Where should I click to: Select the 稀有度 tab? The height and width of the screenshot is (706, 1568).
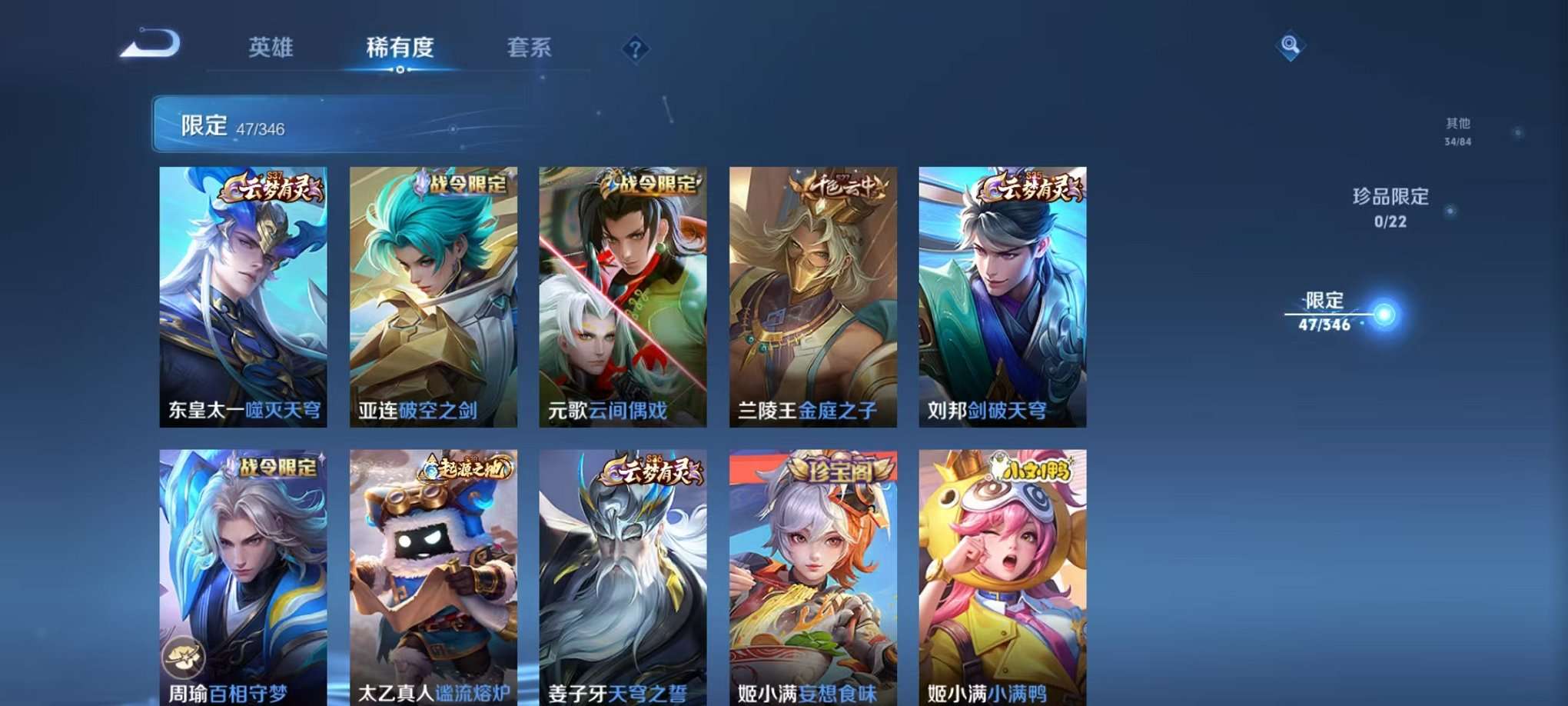click(x=400, y=48)
